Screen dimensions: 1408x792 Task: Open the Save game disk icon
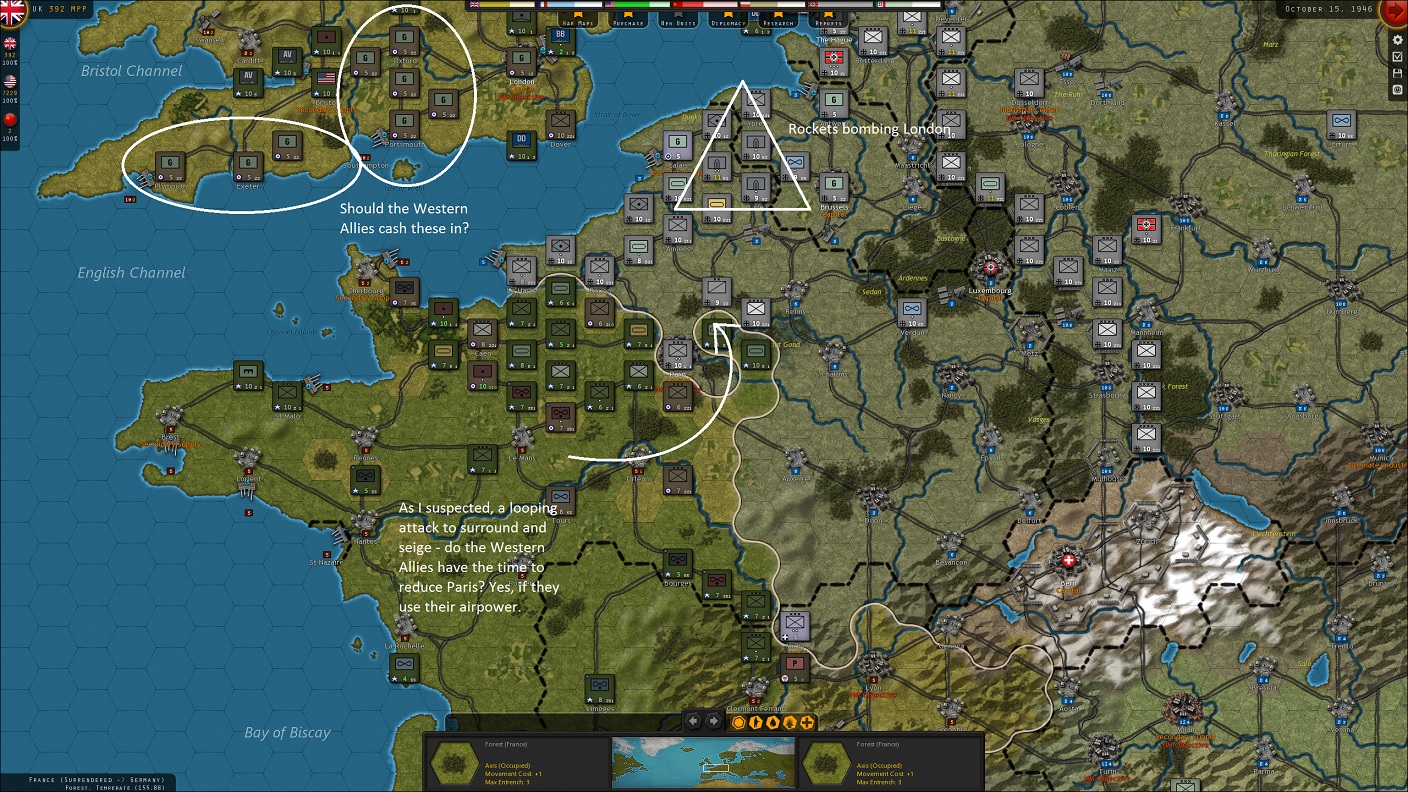(x=1397, y=72)
